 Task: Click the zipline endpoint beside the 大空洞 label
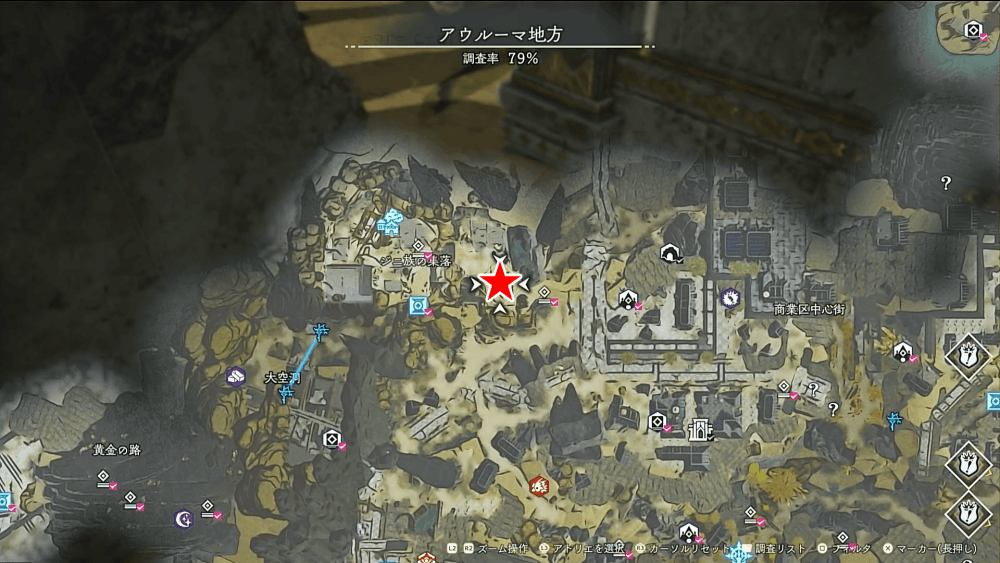point(286,393)
